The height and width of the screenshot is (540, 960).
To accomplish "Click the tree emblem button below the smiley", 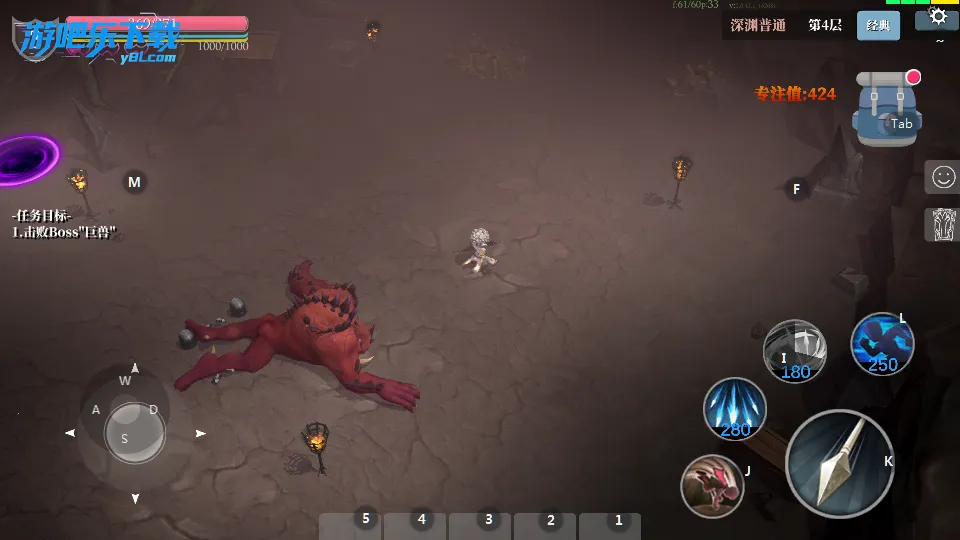I will click(942, 225).
